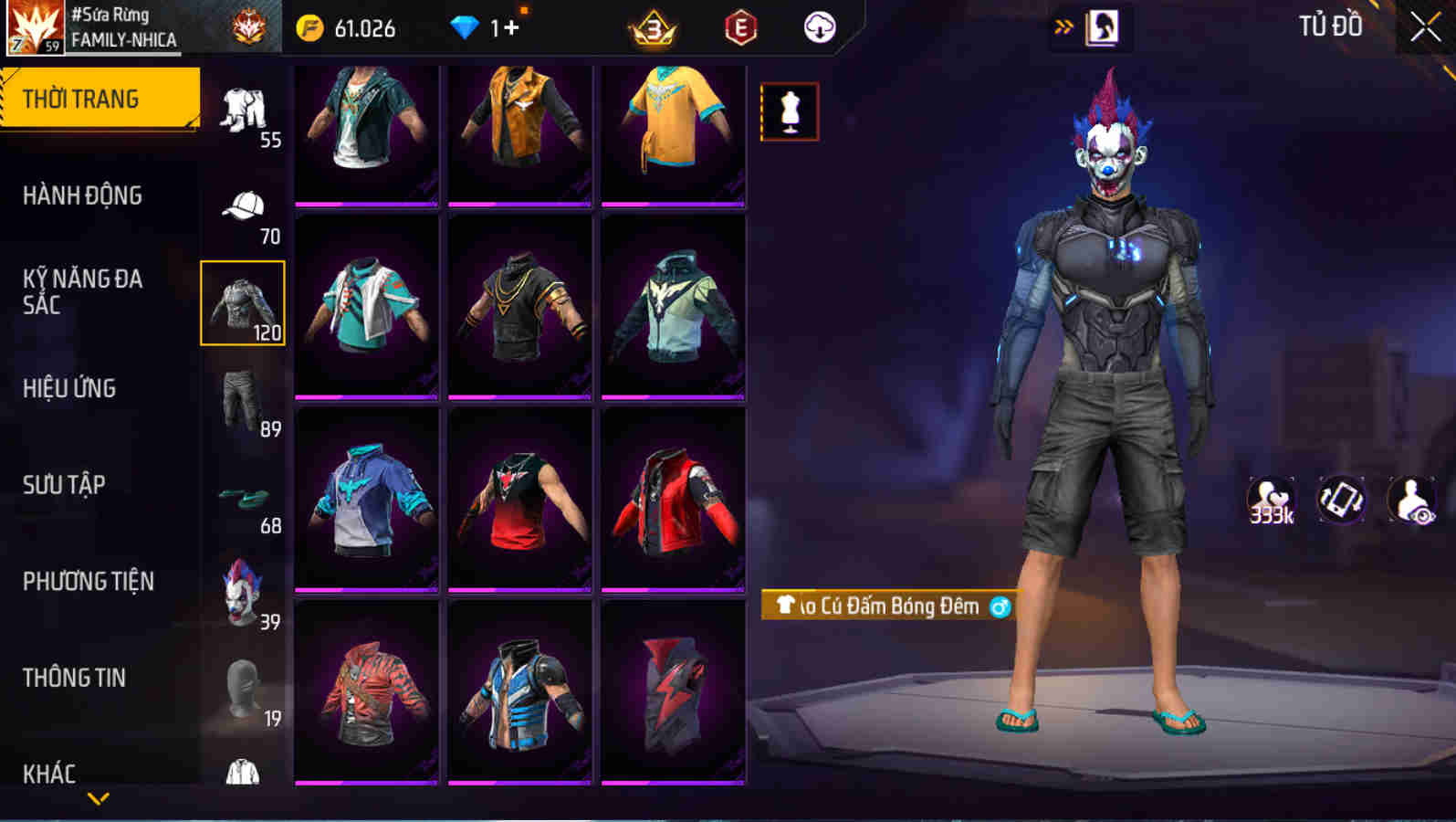The image size is (1456, 822).
Task: Open the red hexagon E badge
Action: 739,27
